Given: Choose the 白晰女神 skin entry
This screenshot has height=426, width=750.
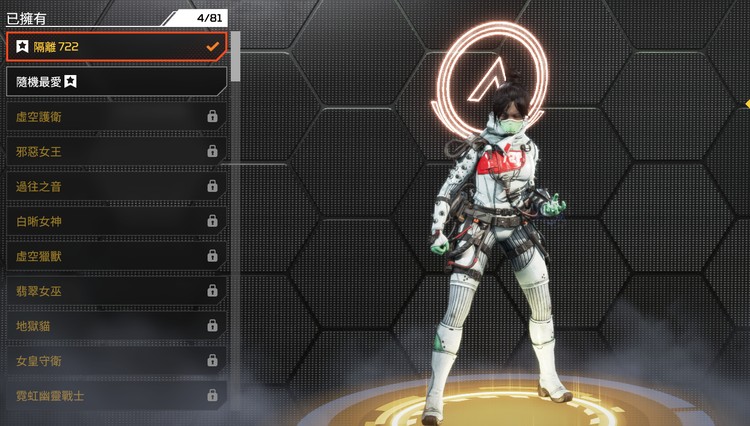Looking at the screenshot, I should tap(116, 221).
